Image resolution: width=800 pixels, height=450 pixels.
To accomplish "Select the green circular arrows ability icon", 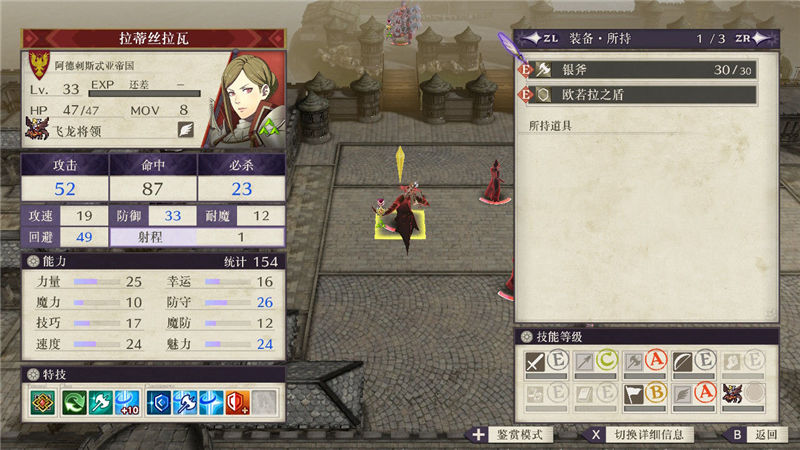I will [x=76, y=402].
